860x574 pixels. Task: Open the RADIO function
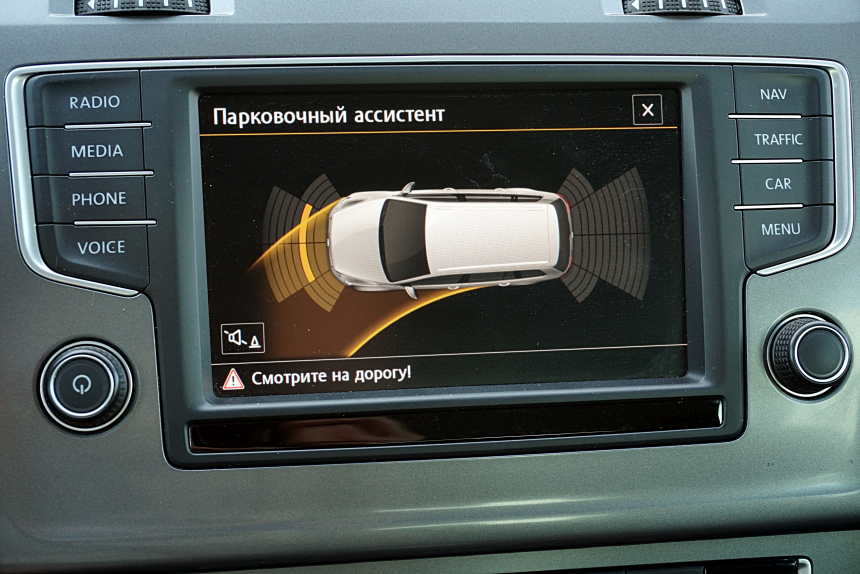94,102
